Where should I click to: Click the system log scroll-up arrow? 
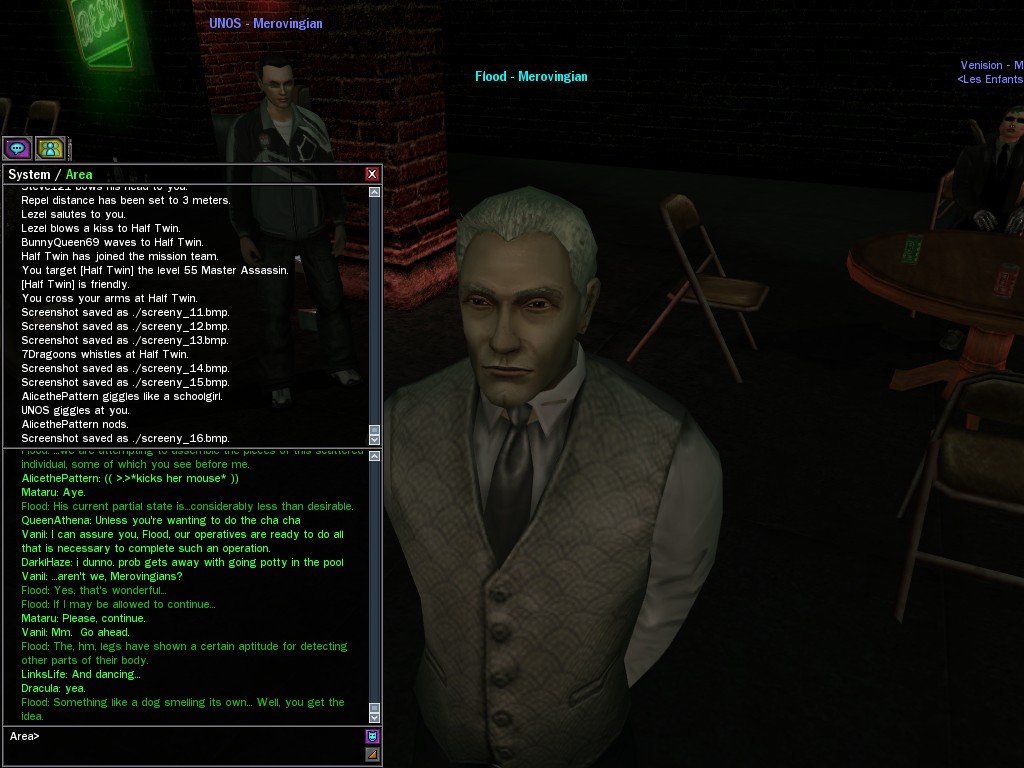[x=374, y=191]
